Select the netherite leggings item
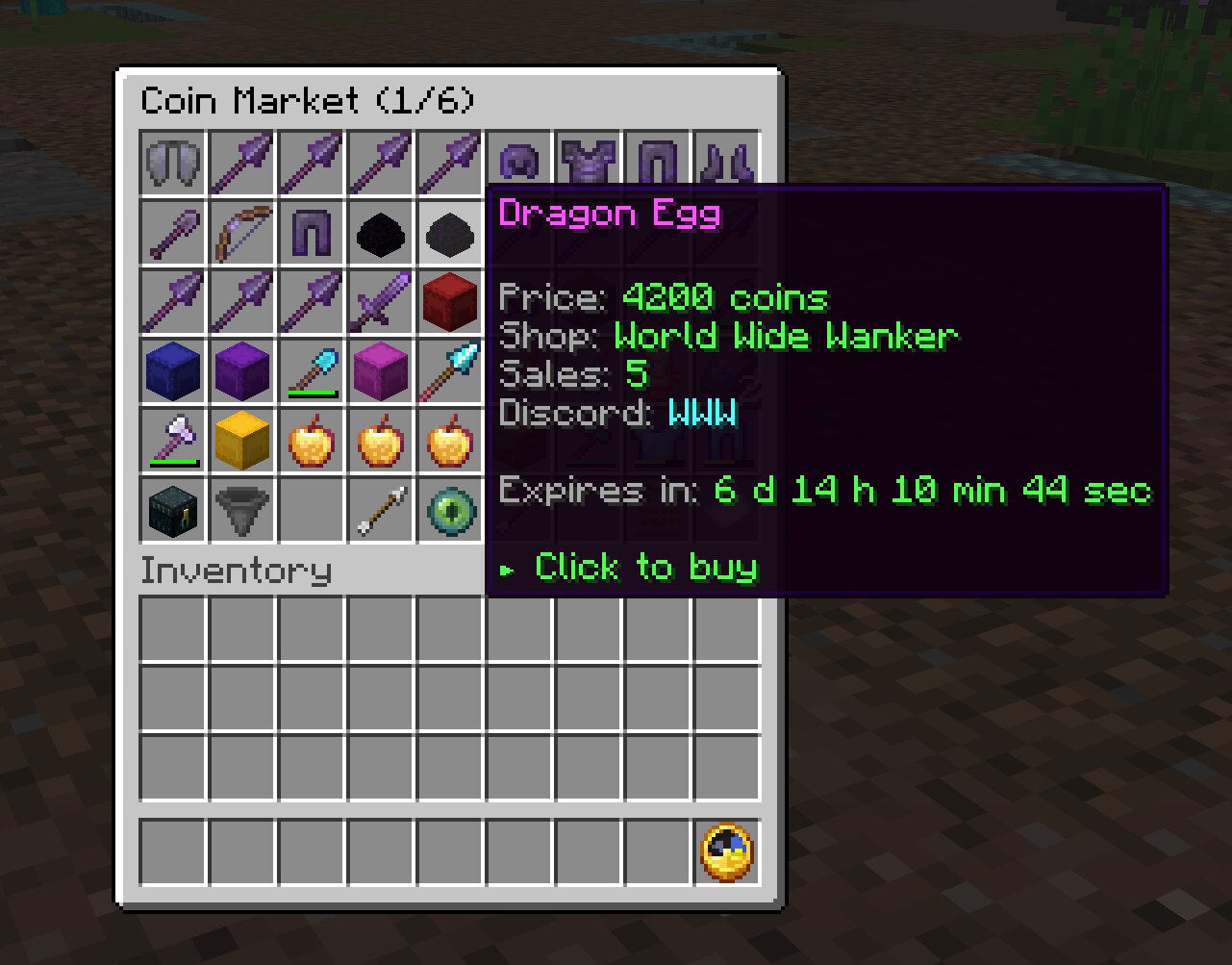 (312, 232)
